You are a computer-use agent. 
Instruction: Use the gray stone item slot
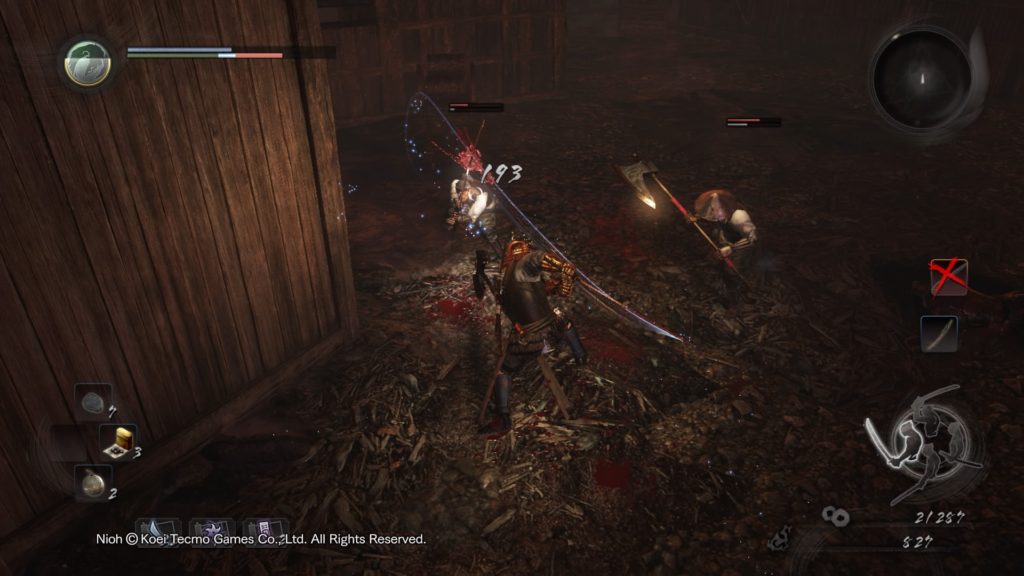[x=92, y=402]
